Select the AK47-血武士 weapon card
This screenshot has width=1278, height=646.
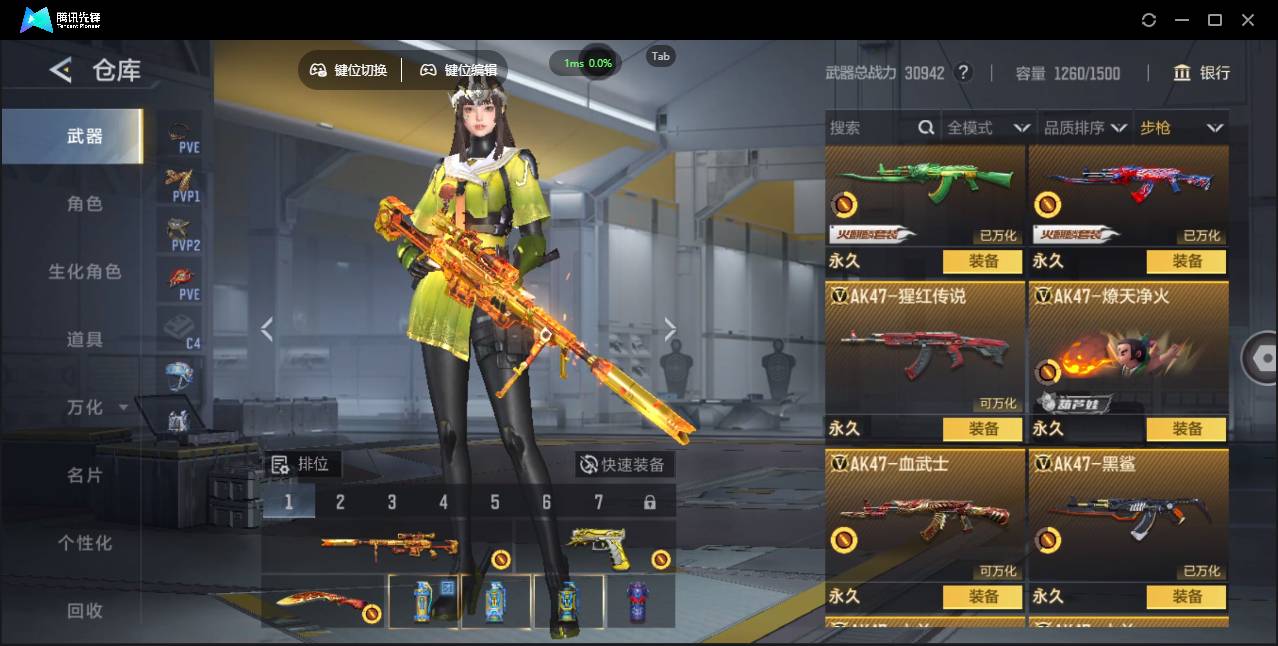925,520
